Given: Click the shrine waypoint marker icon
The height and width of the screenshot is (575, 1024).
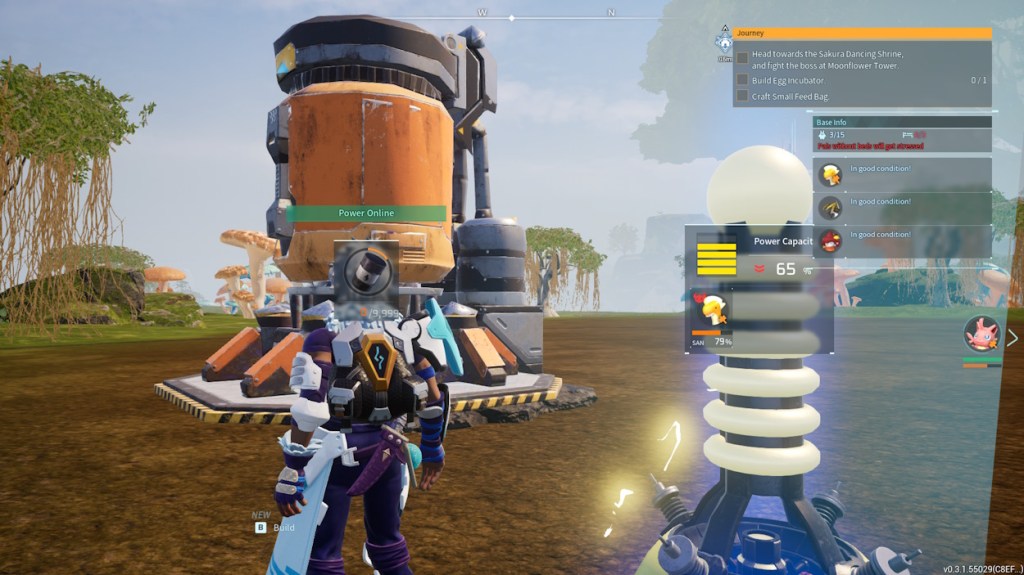Looking at the screenshot, I should pyautogui.click(x=724, y=41).
